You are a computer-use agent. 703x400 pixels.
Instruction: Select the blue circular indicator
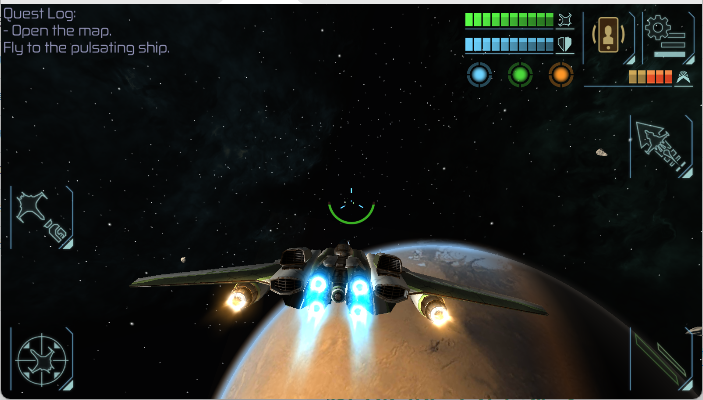coord(480,74)
